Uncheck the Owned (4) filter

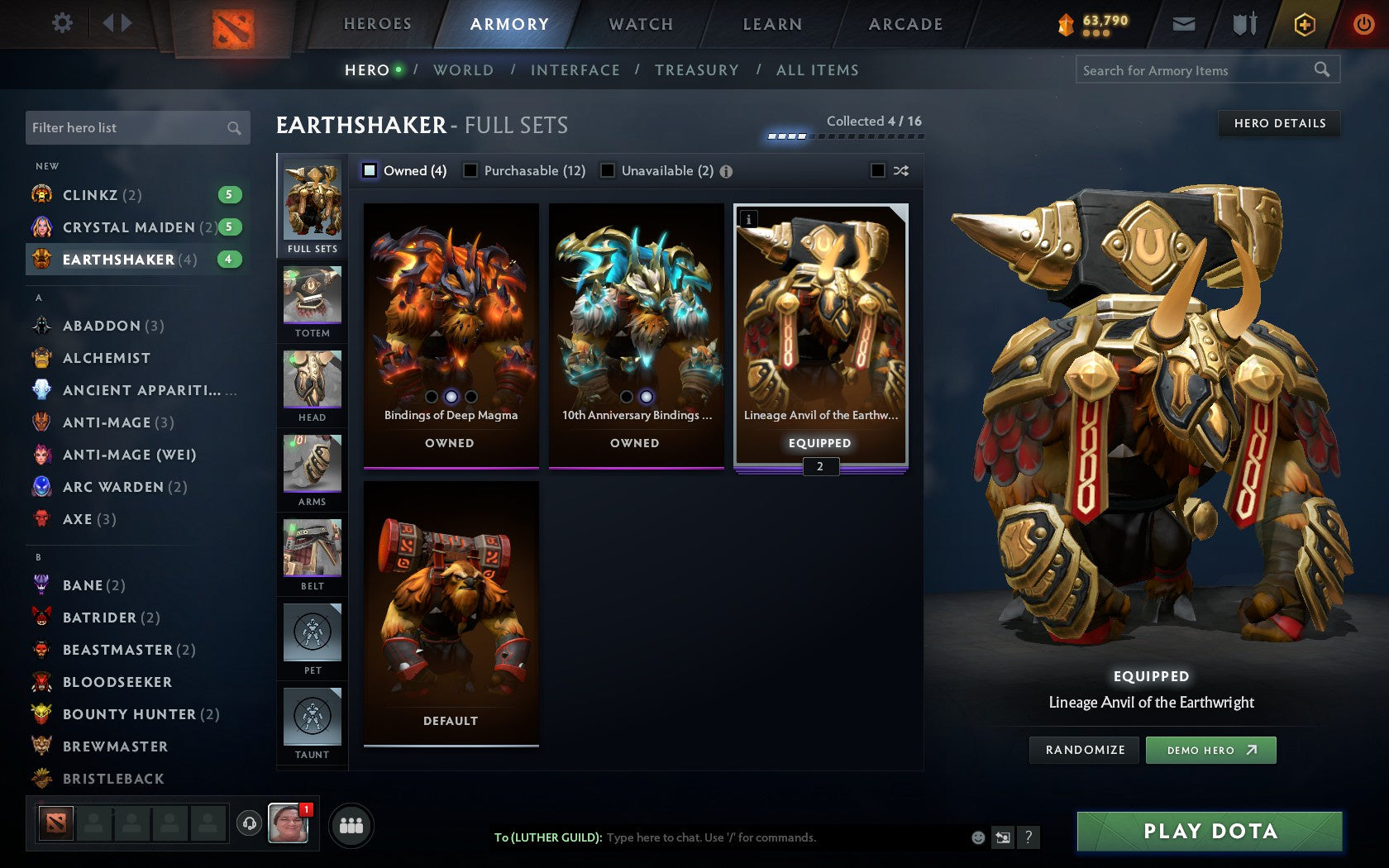[x=367, y=170]
